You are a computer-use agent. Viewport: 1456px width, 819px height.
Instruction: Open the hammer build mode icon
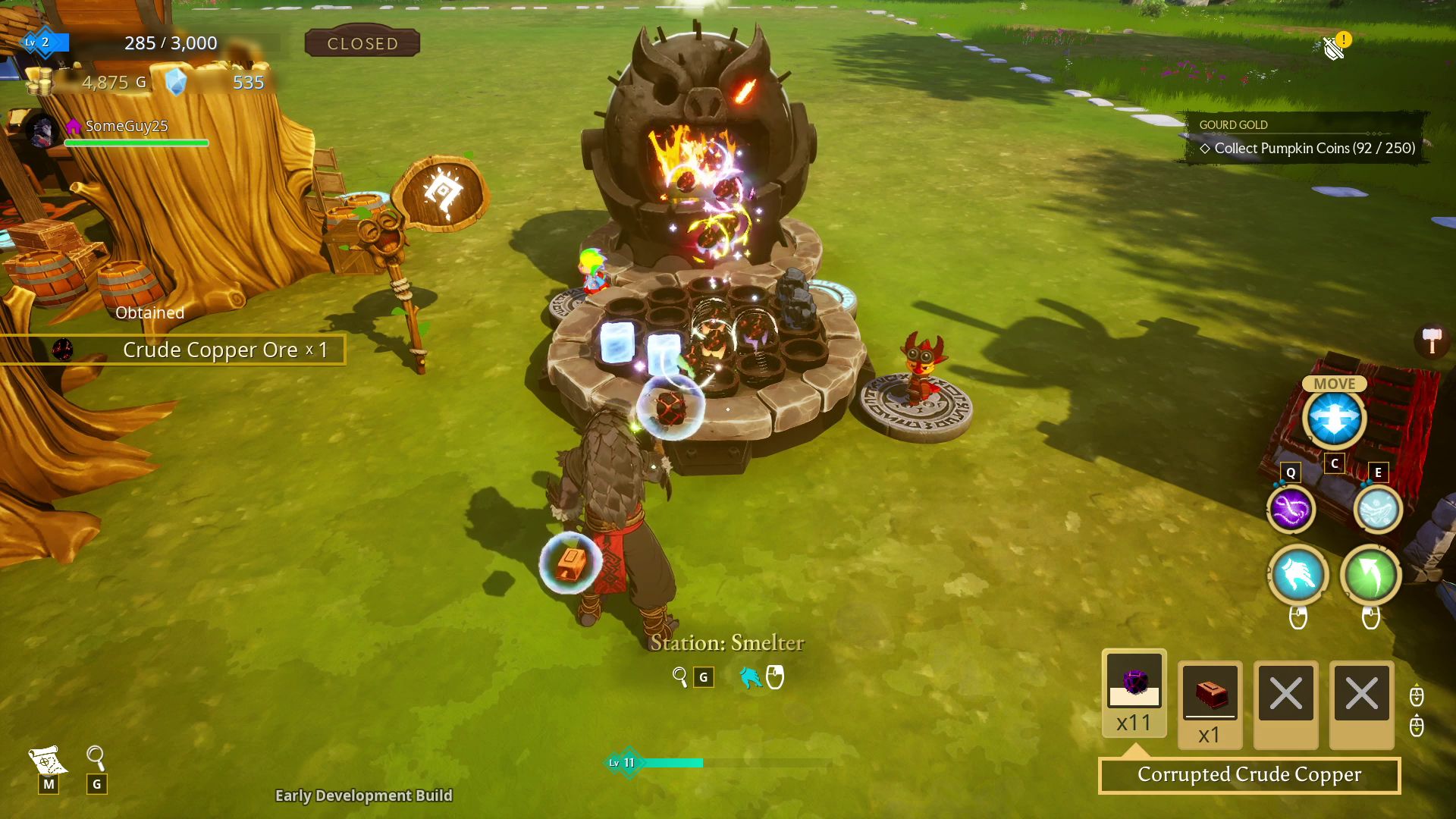[x=1432, y=340]
